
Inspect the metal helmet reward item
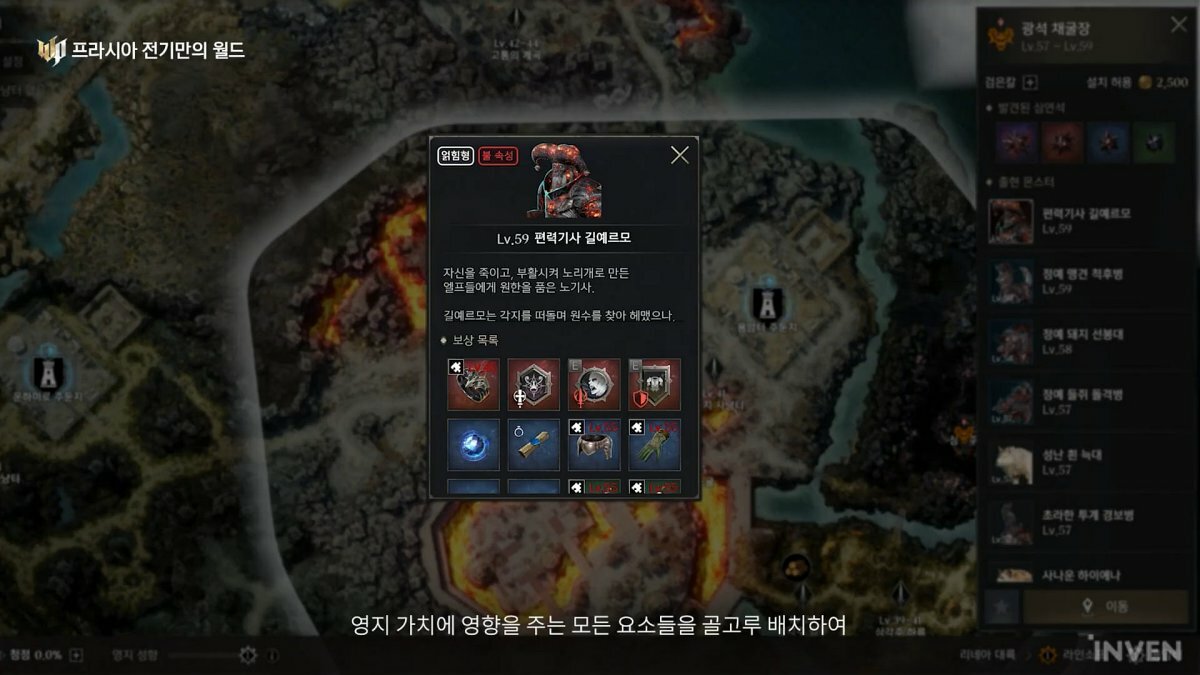[594, 445]
